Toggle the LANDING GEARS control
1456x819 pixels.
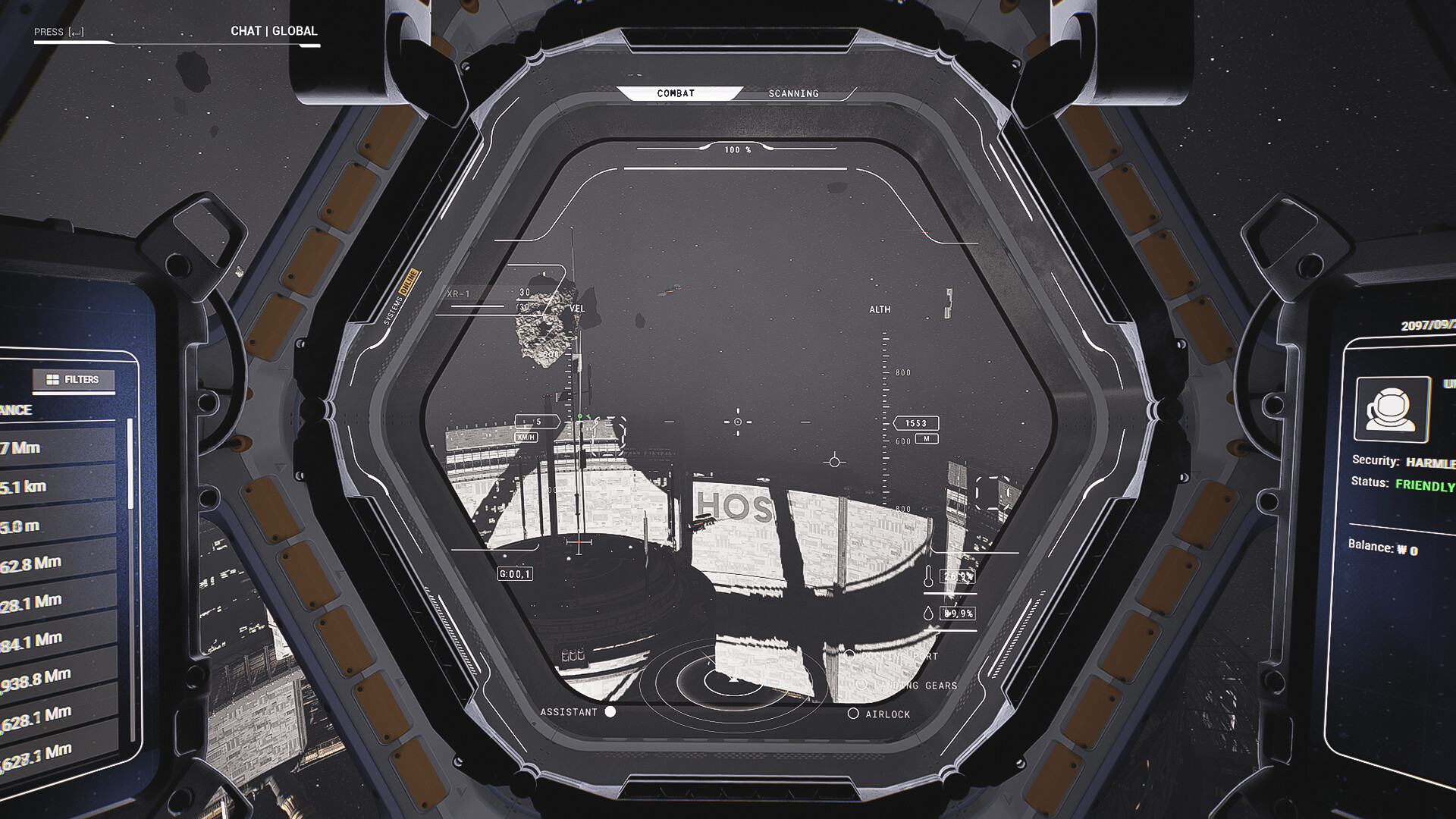coord(861,683)
